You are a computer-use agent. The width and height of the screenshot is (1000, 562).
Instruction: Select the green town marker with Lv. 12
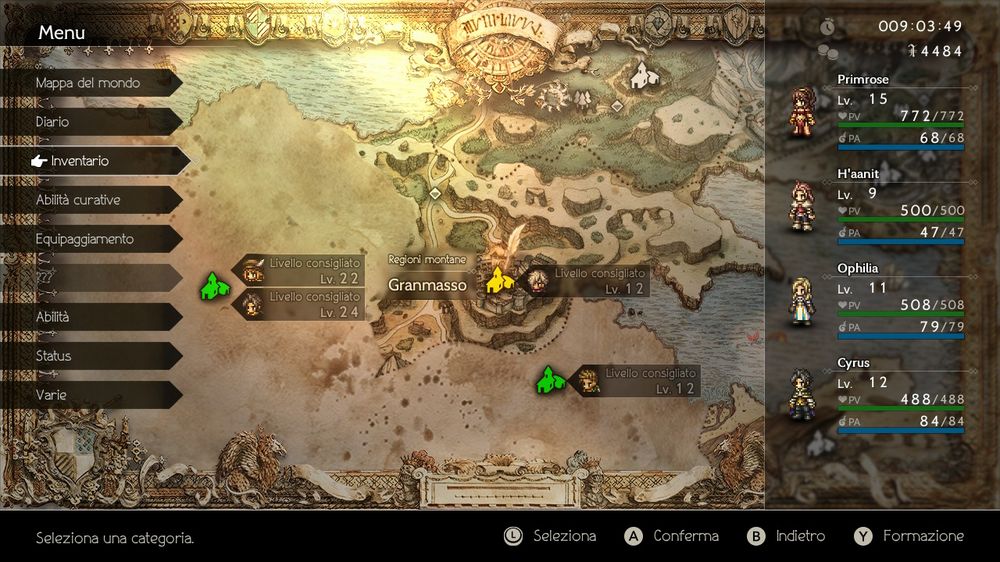(548, 380)
